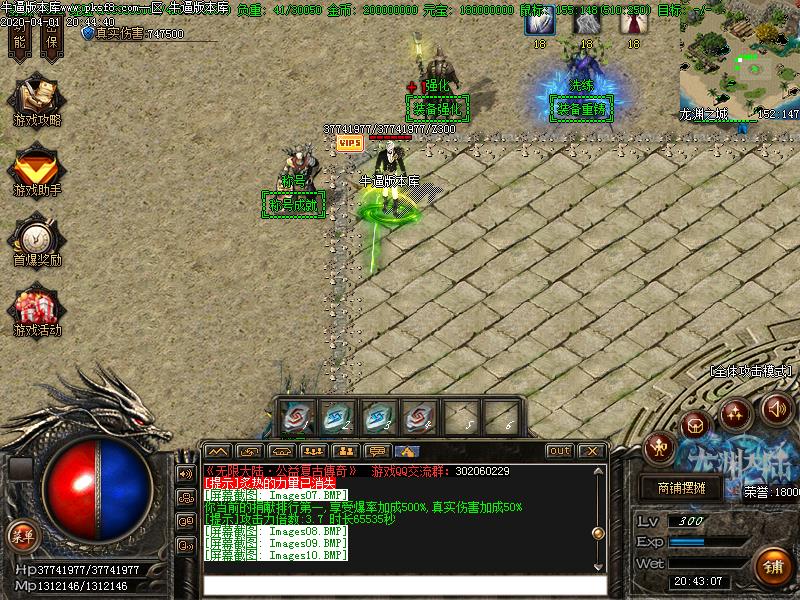Open the bag with the chest button

(x=695, y=423)
